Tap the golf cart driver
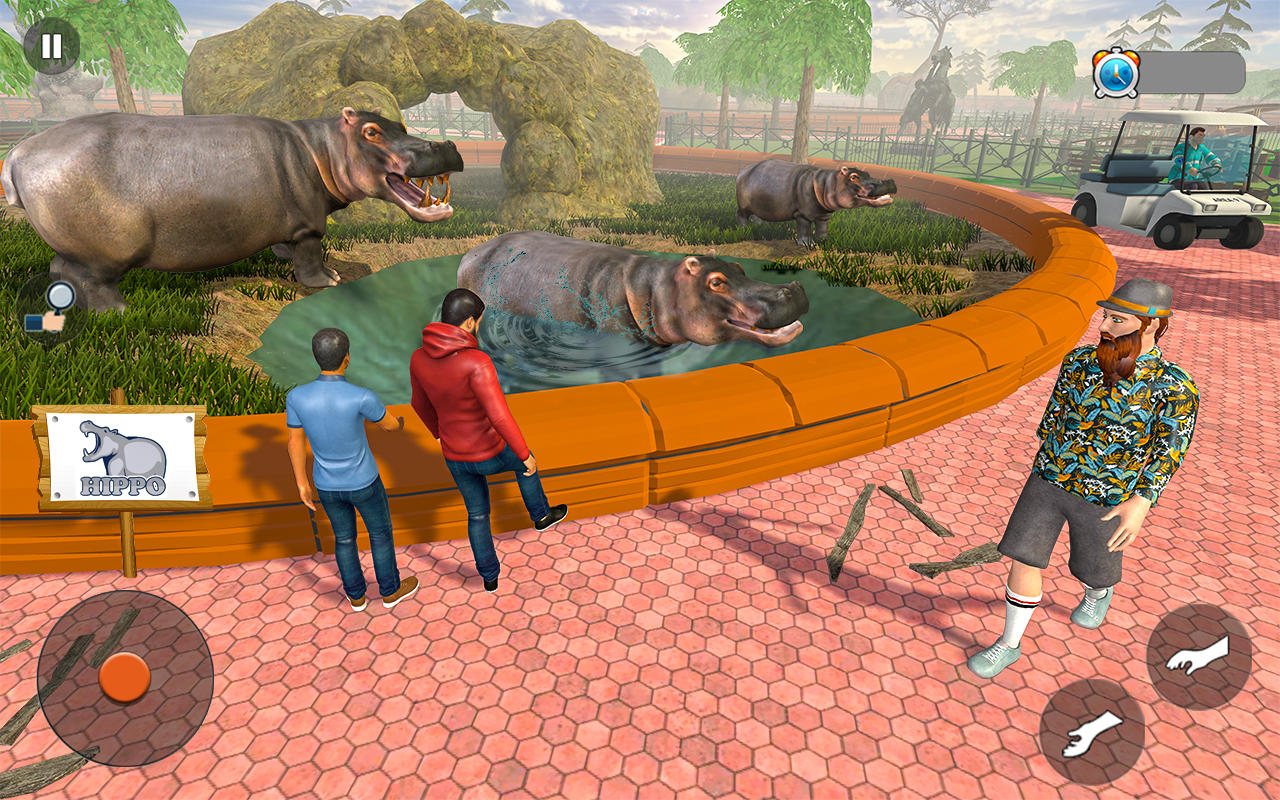Viewport: 1280px width, 800px height. coord(1200,155)
